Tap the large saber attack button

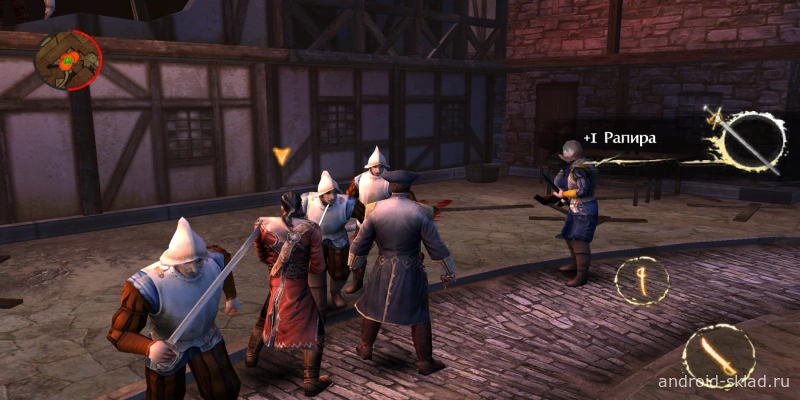coord(718,355)
